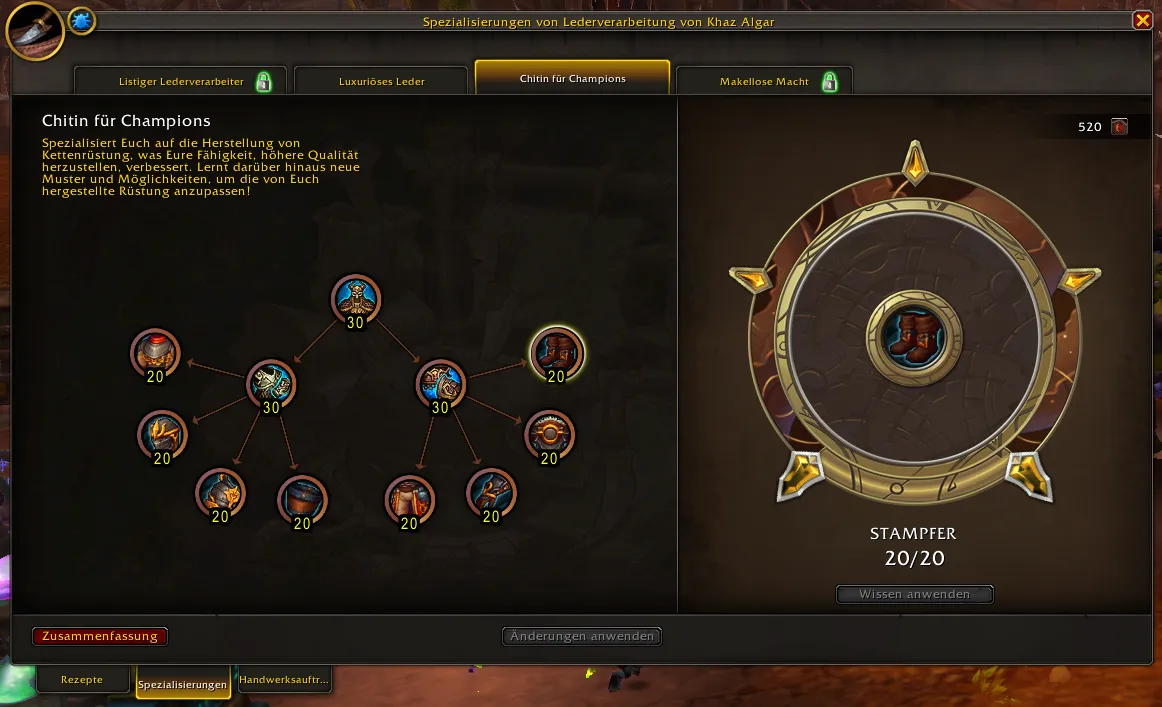Click the Stampfer boots icon in the dial

click(913, 335)
